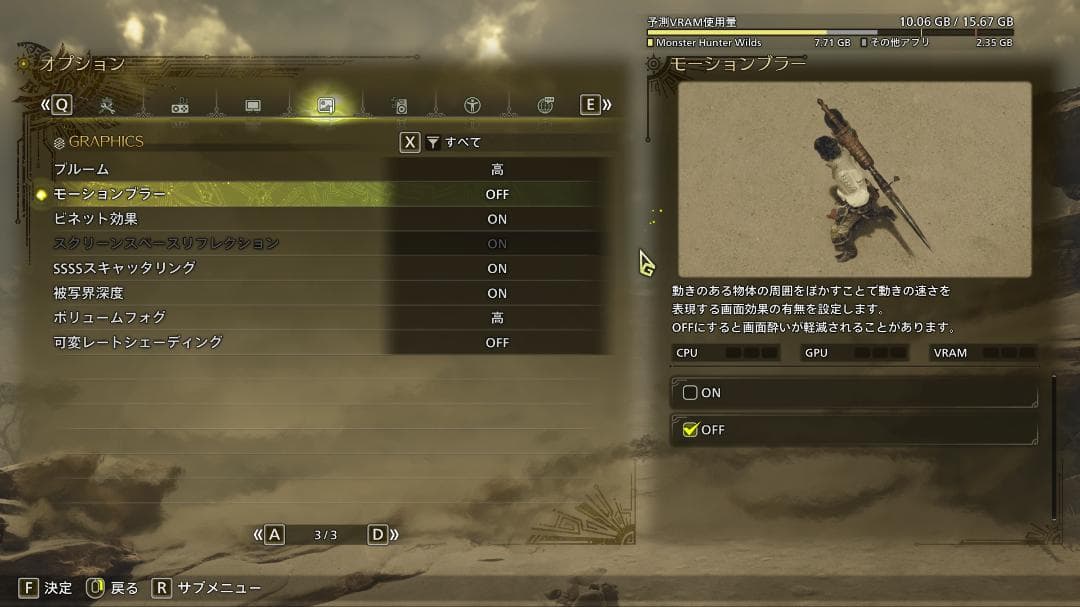The image size is (1080, 607).
Task: Click the 決定 confirm button
Action: pyautogui.click(x=45, y=588)
